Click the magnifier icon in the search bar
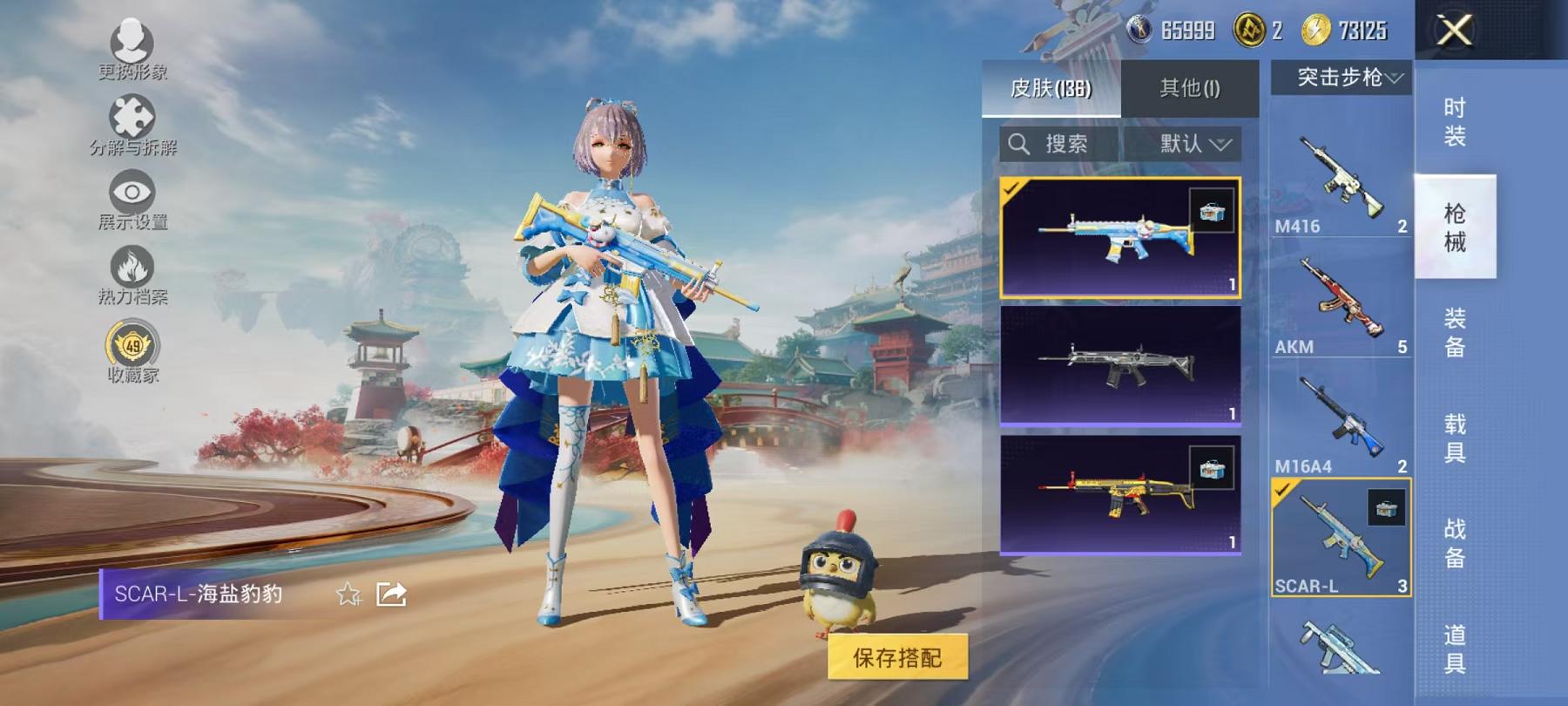The height and width of the screenshot is (706, 1568). [1020, 144]
